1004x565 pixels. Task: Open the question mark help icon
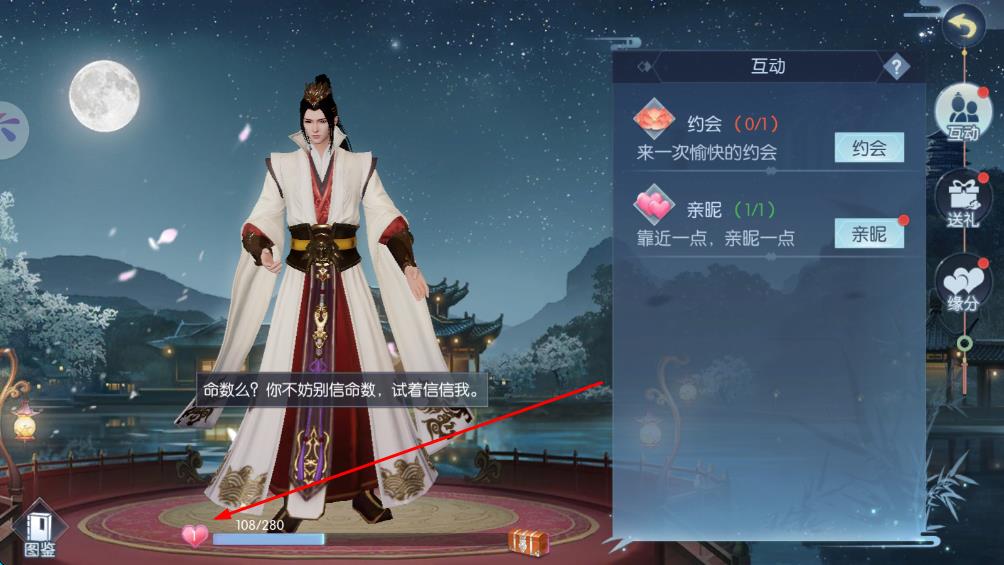(x=896, y=67)
